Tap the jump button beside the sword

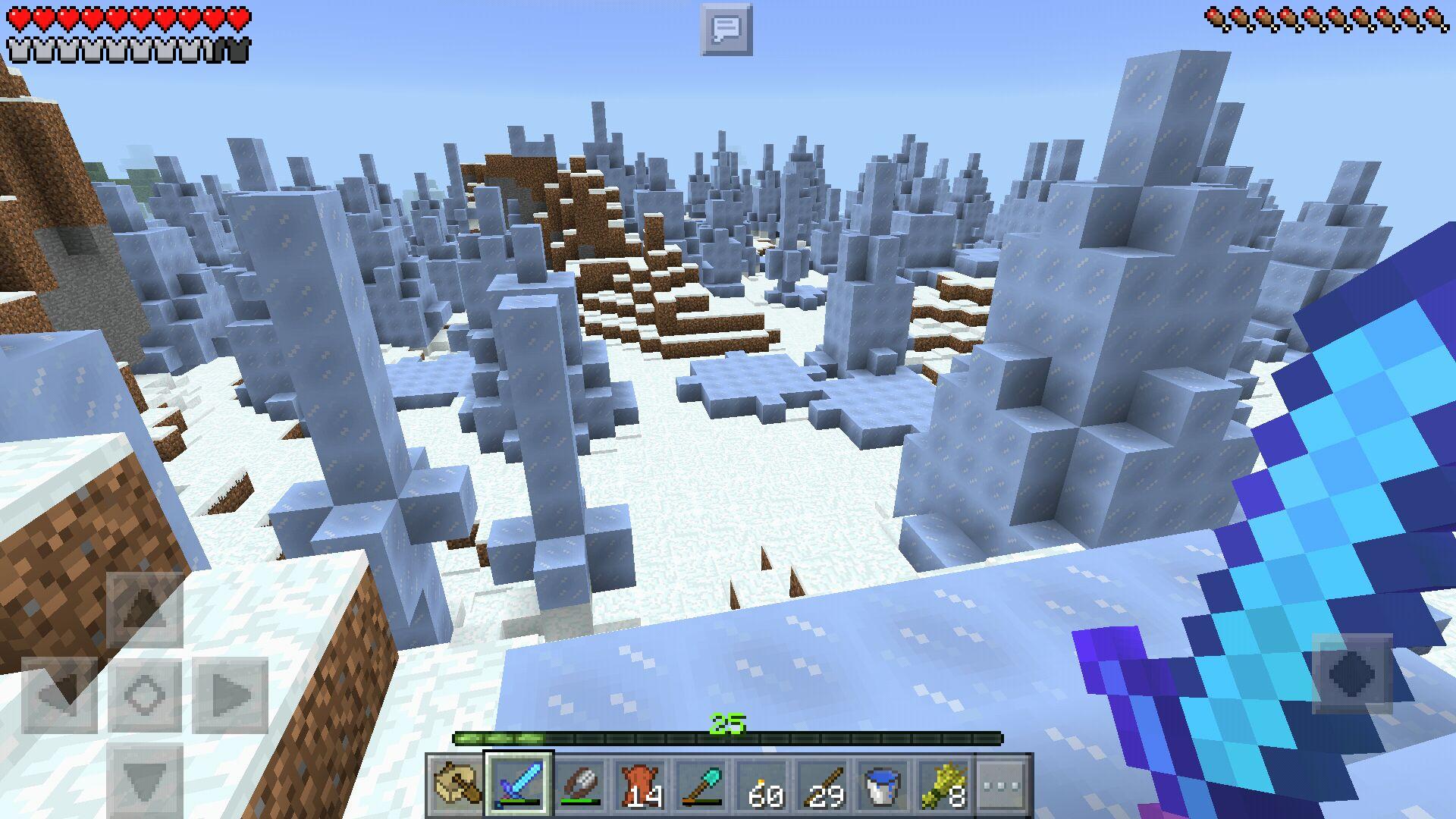pos(1352,673)
